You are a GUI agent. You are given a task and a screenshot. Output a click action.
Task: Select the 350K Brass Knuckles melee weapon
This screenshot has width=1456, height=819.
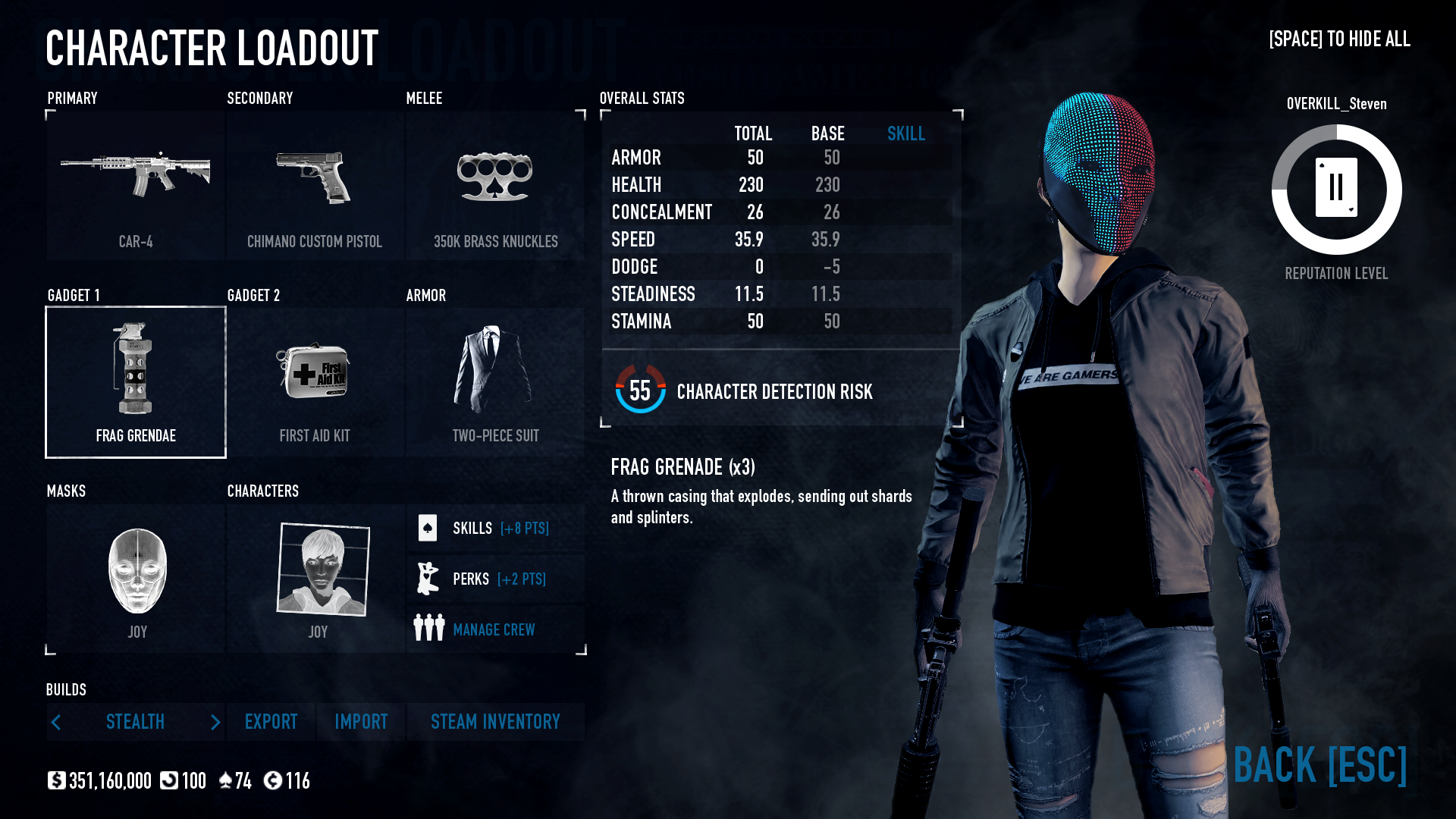(496, 182)
